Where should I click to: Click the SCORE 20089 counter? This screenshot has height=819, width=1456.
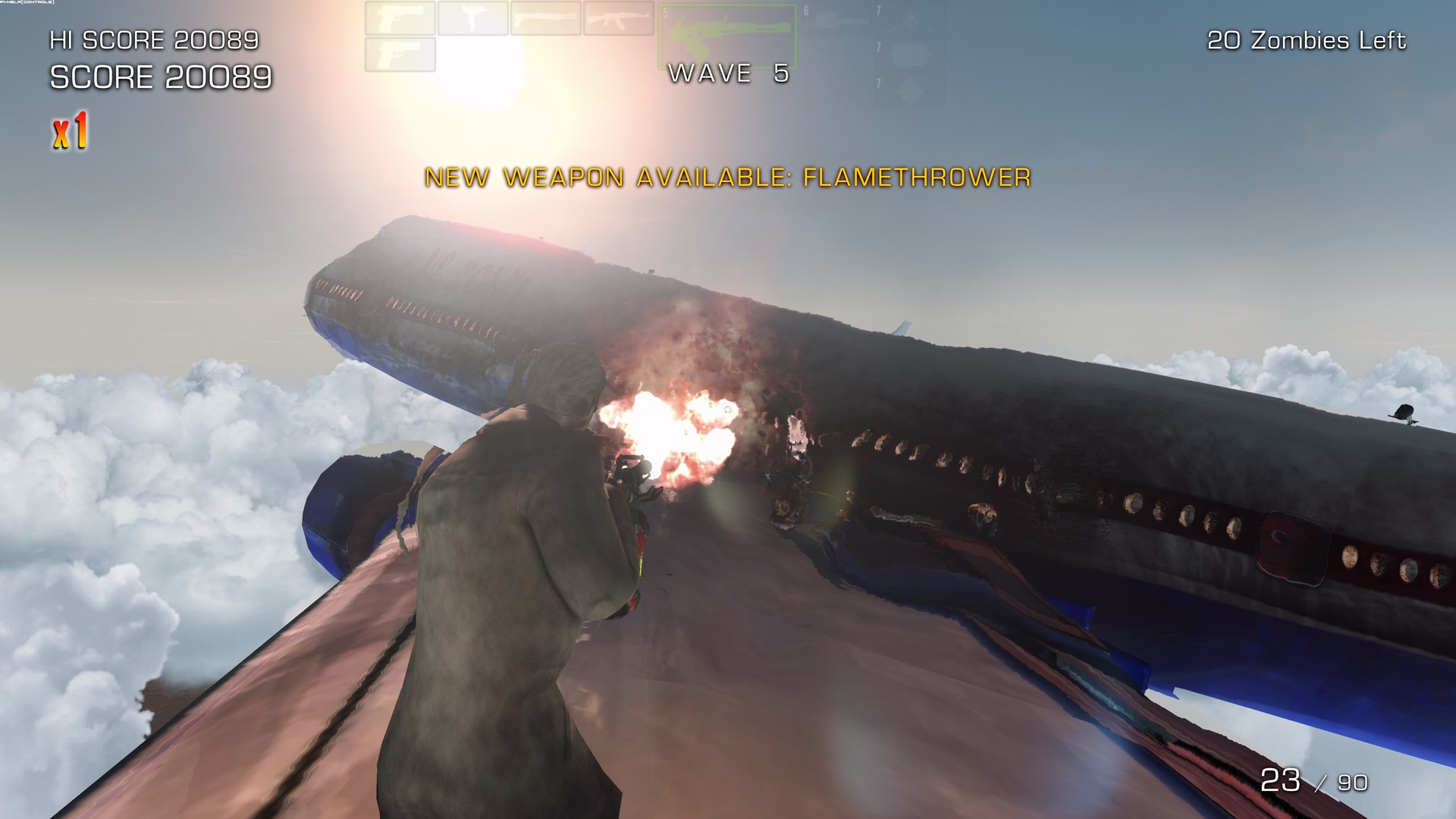160,76
